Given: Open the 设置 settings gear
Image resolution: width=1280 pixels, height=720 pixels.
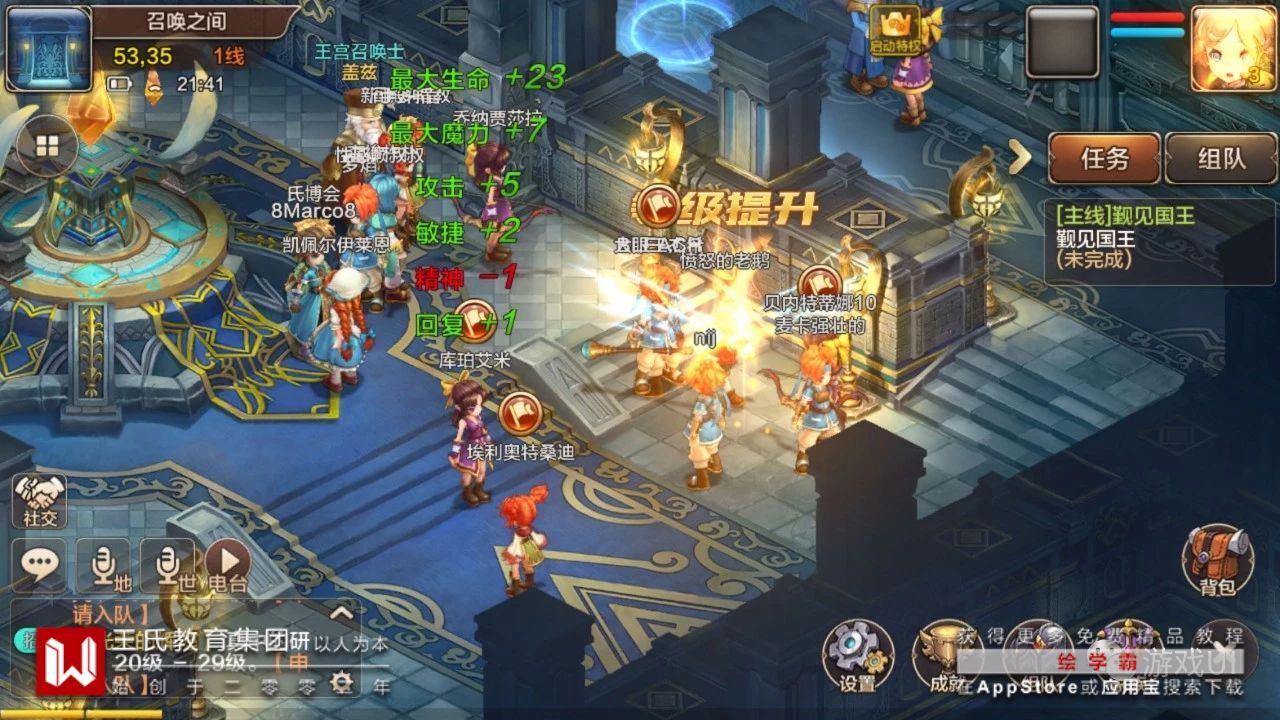Looking at the screenshot, I should click(x=857, y=656).
